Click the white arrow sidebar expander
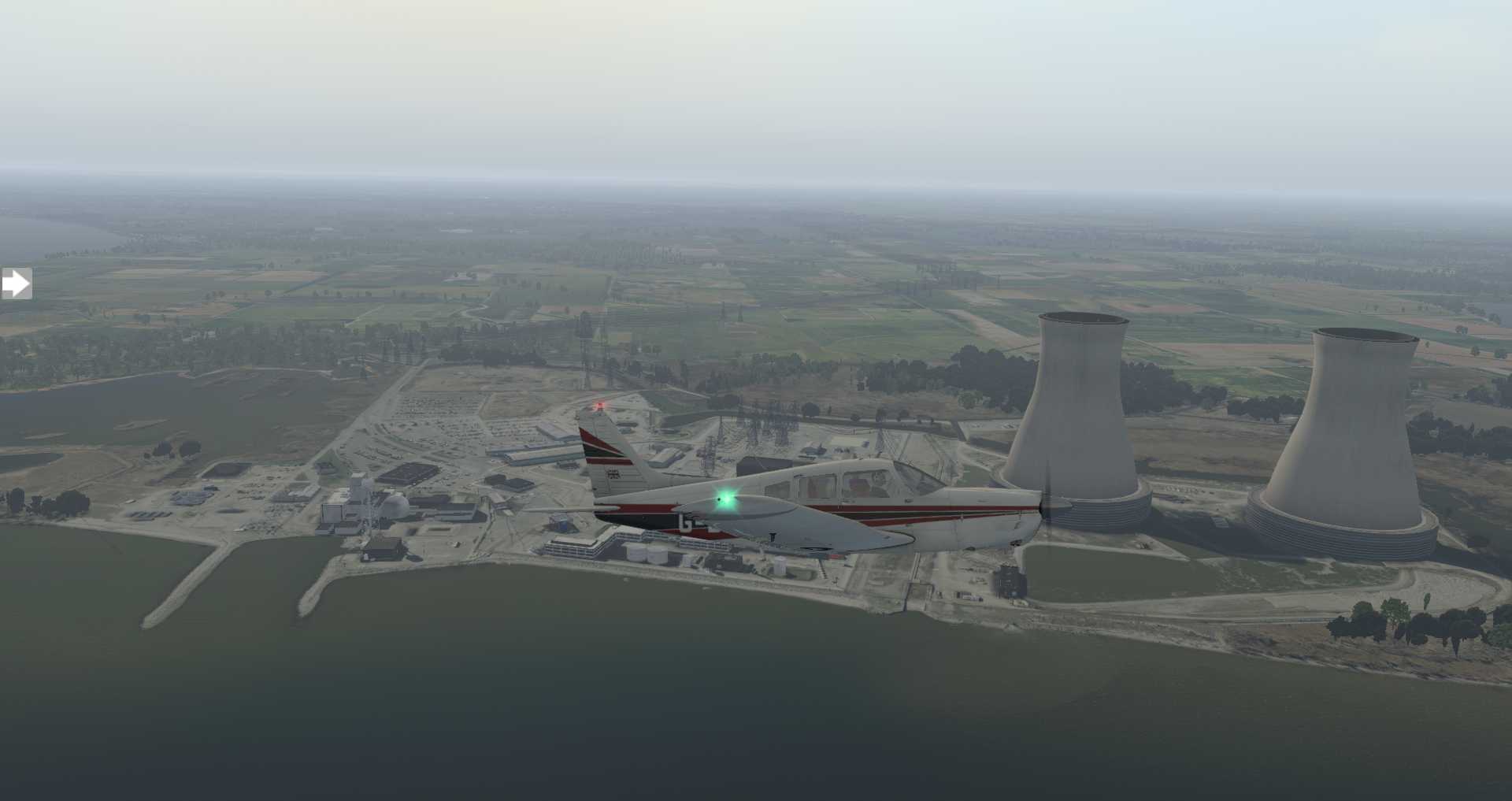Viewport: 1512px width, 801px height. pos(16,284)
